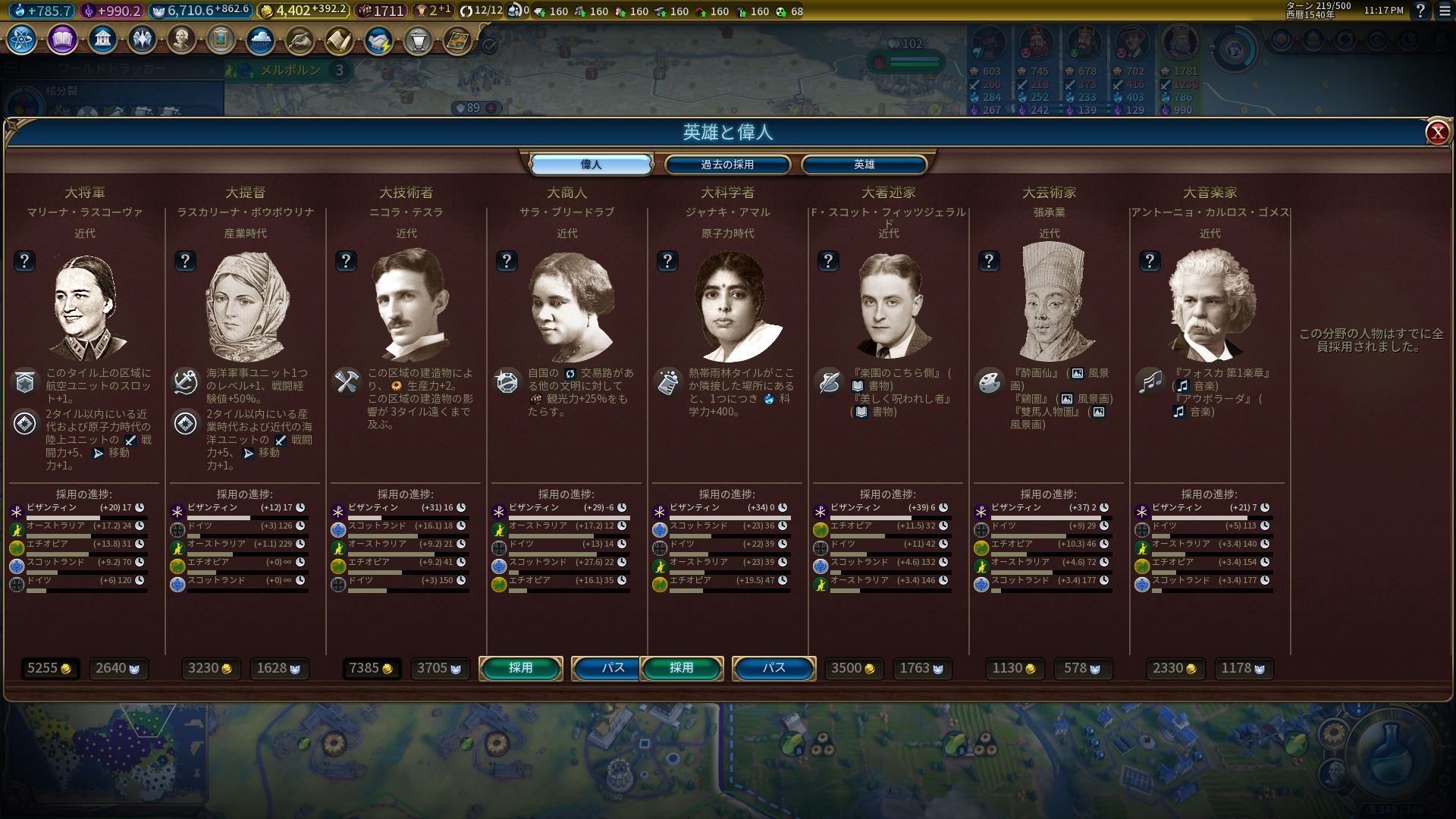Buy Great Artist for 1130 gold
This screenshot has height=819, width=1456.
1014,668
